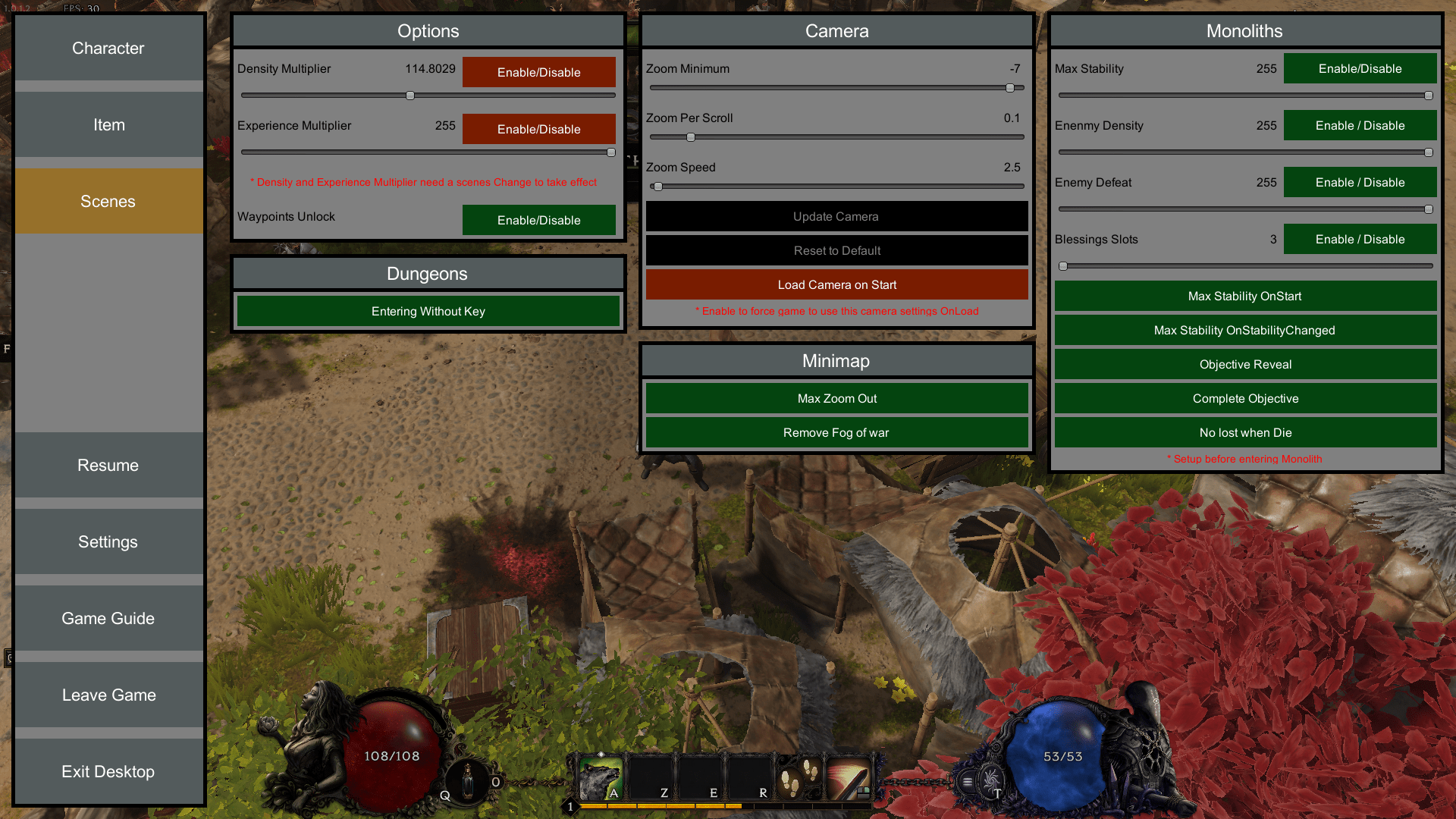The image size is (1456, 819).
Task: Select the Scenes menu entry
Action: [108, 201]
